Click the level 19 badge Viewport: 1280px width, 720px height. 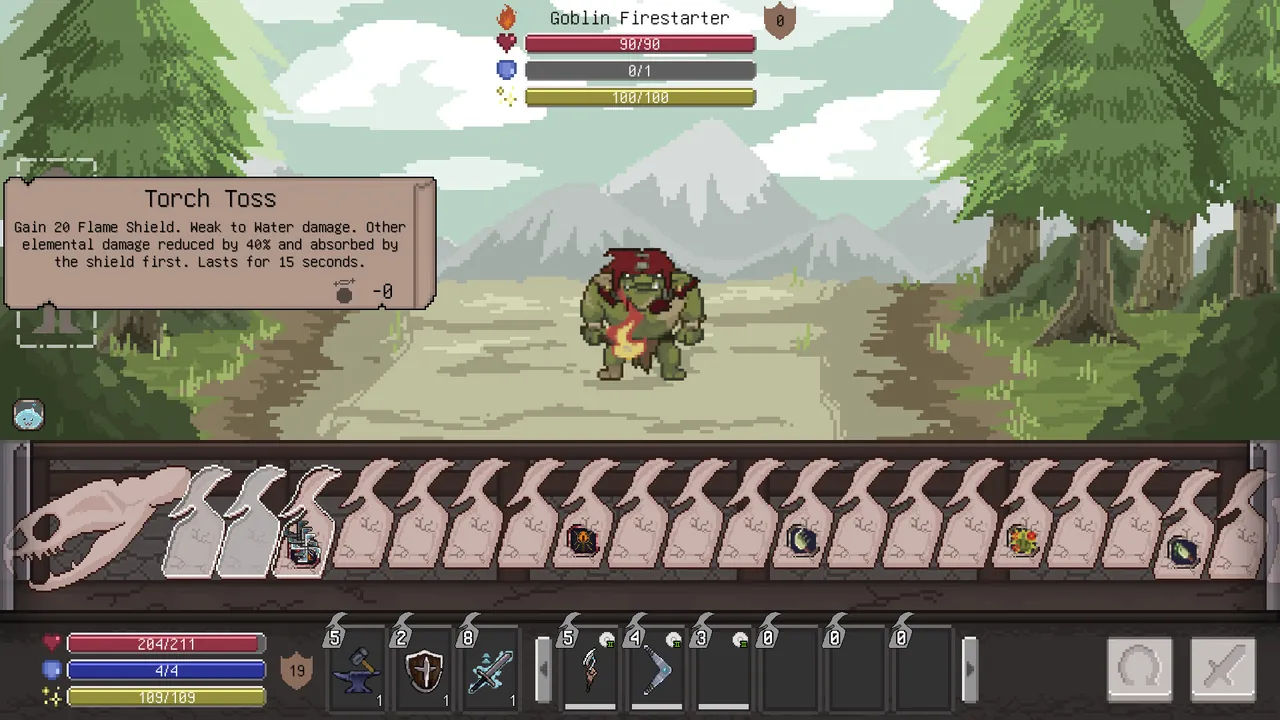click(296, 670)
